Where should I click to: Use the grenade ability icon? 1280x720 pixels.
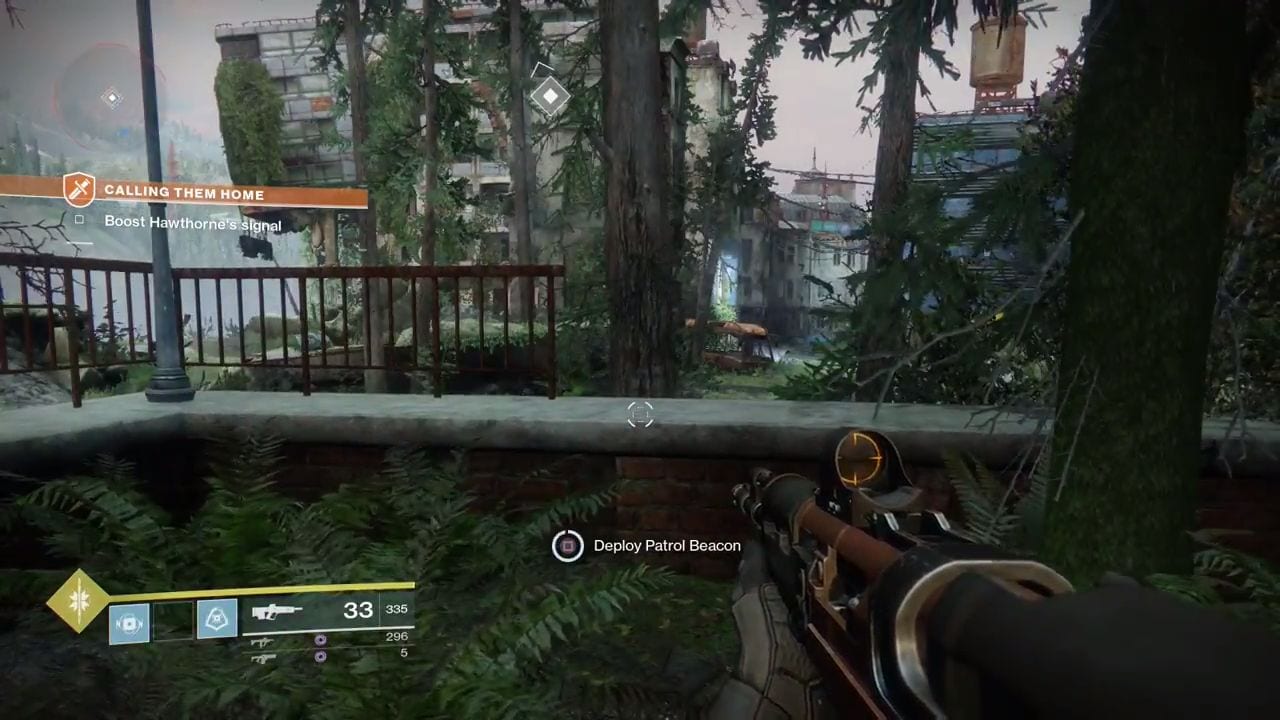[x=128, y=621]
